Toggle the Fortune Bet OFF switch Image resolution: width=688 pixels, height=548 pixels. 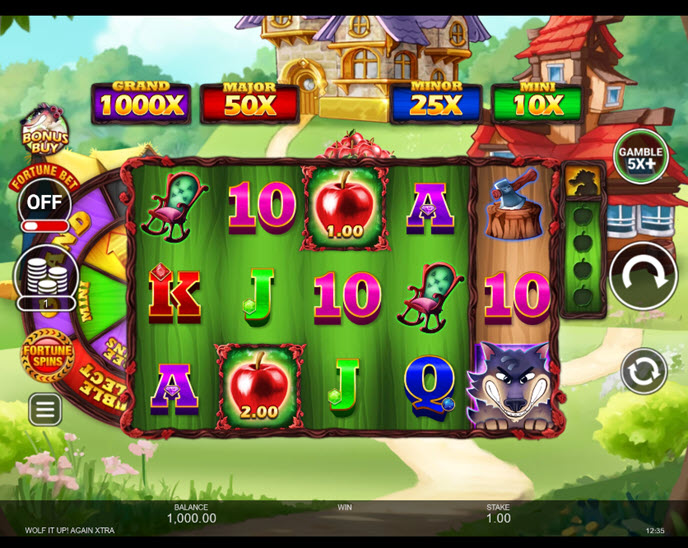(44, 204)
